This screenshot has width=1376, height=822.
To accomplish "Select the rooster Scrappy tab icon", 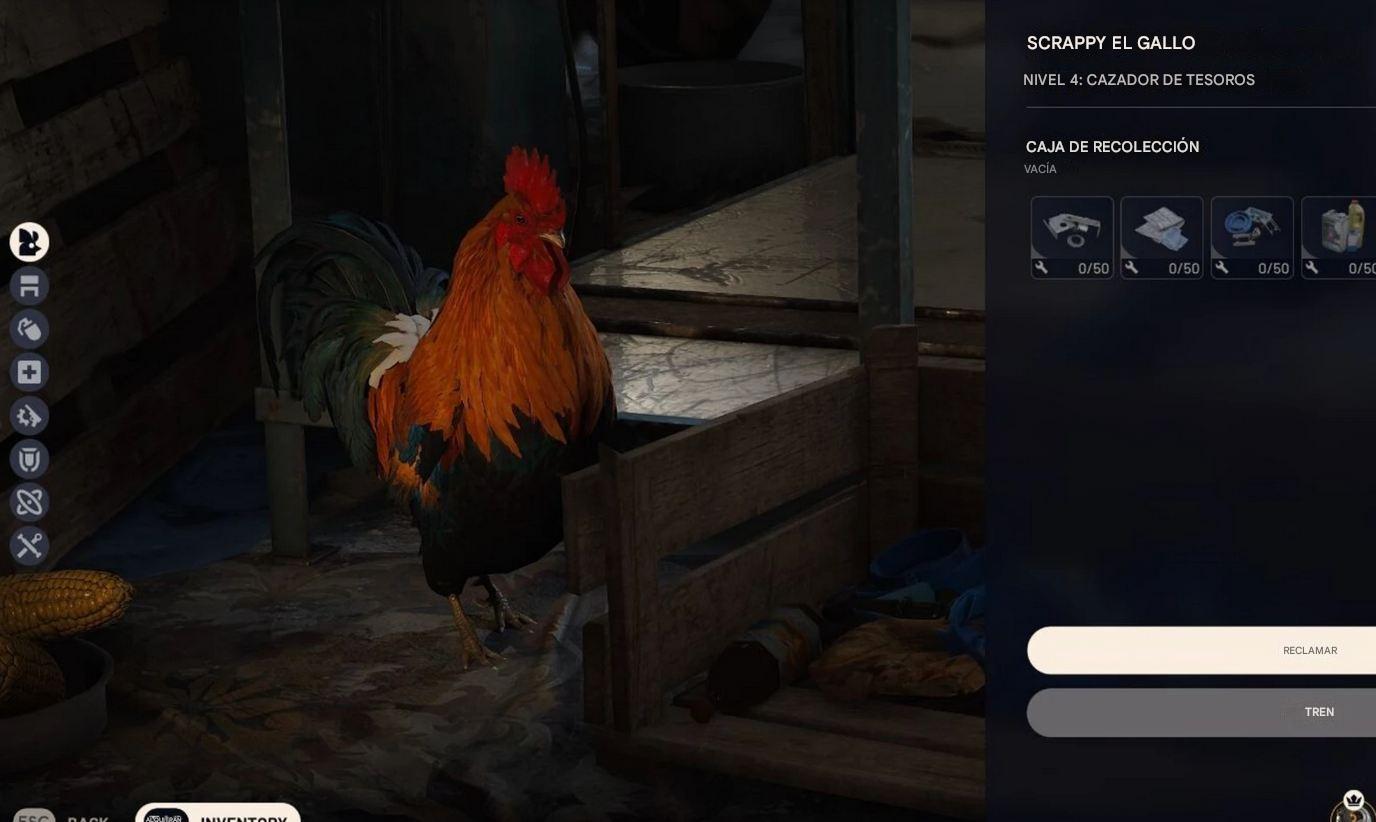I will (29, 242).
